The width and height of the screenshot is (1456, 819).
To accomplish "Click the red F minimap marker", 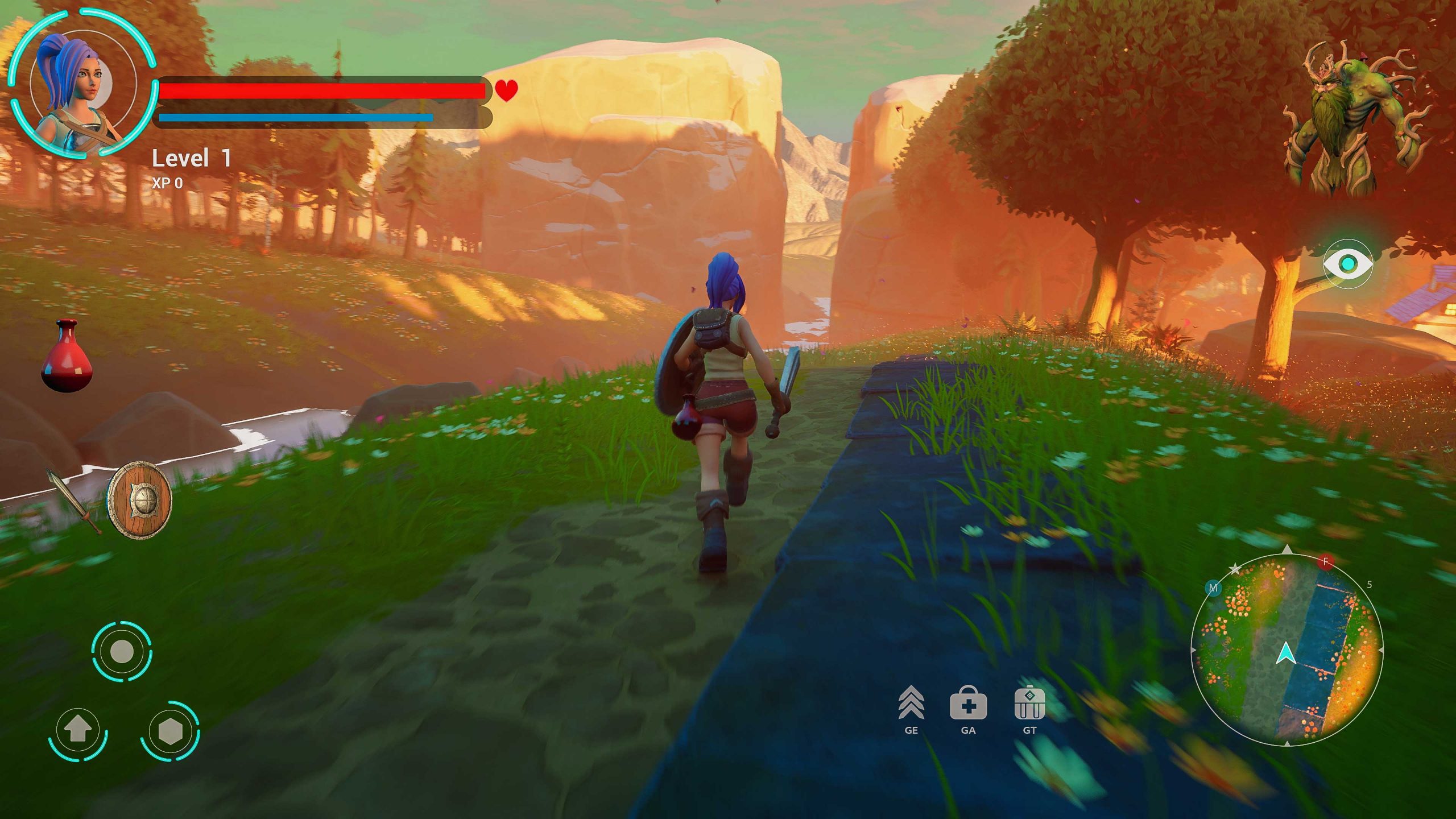I will coord(1326,562).
